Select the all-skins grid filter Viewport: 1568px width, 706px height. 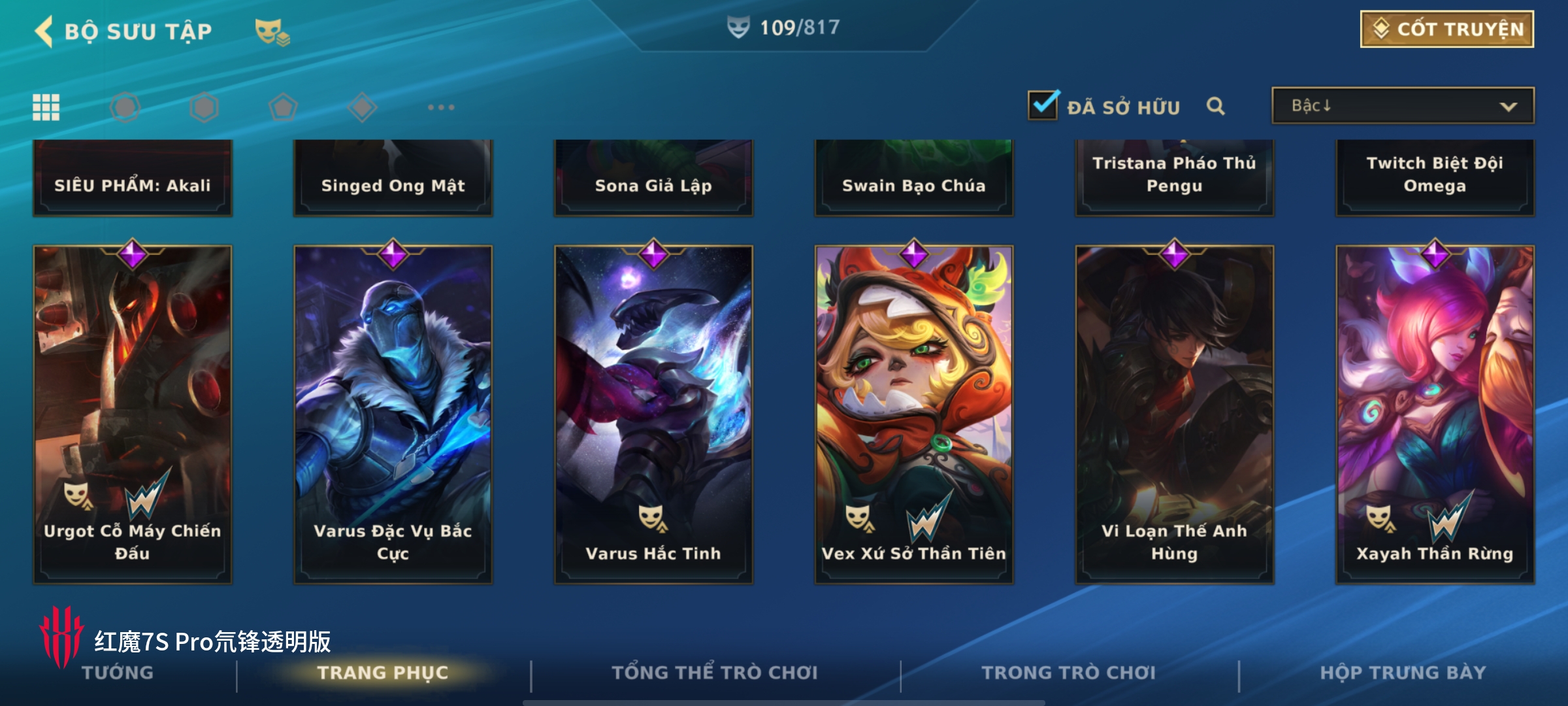click(46, 107)
